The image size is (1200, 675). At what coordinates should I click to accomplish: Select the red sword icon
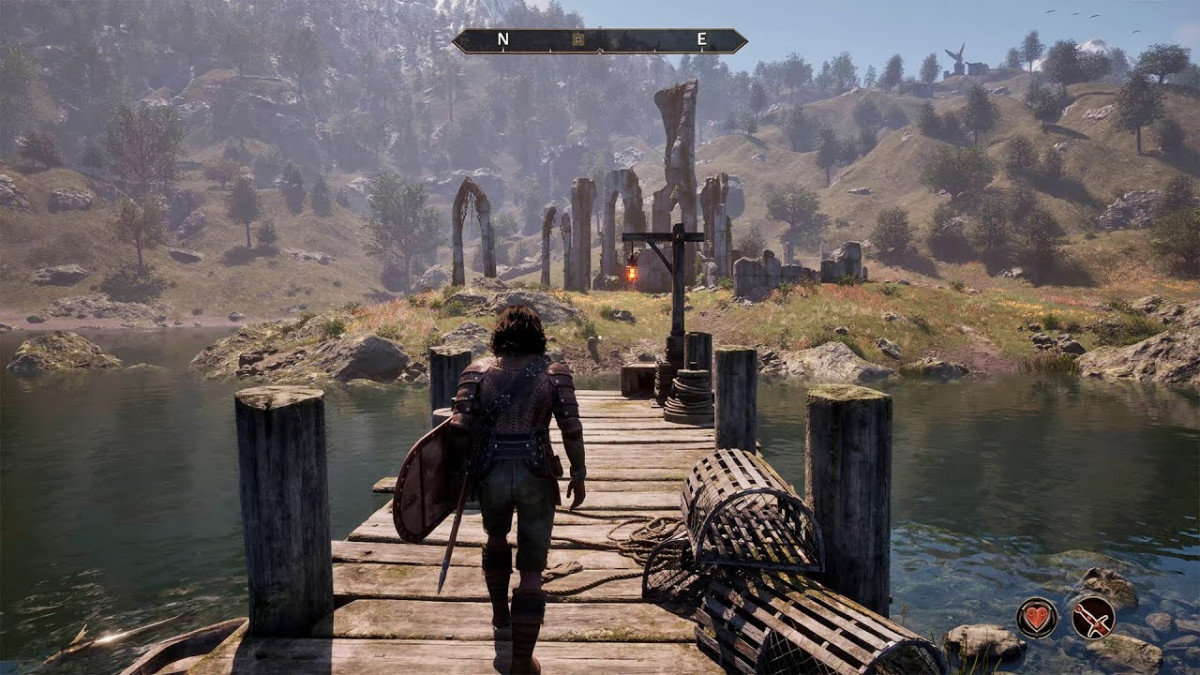point(1093,617)
